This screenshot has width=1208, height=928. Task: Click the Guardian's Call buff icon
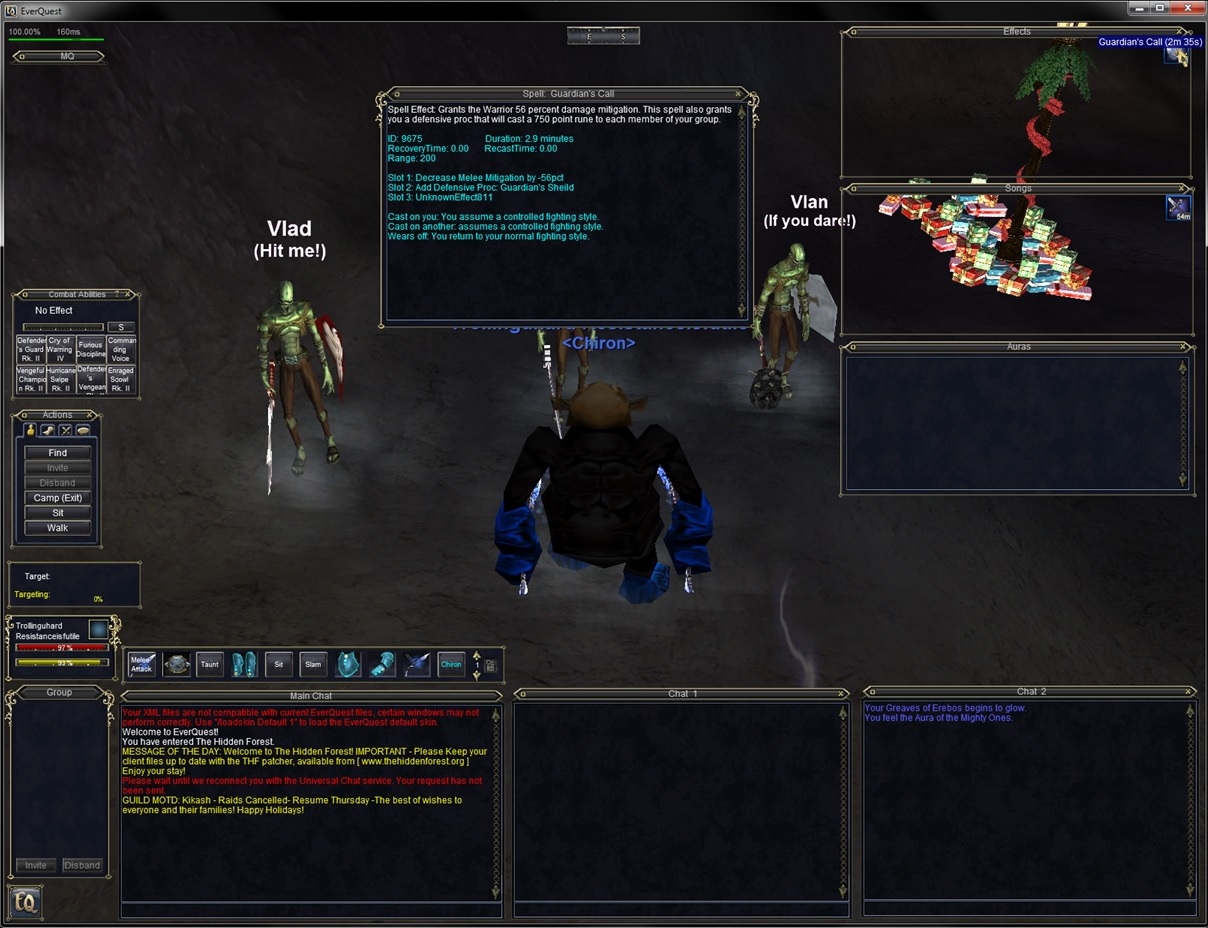point(1177,56)
